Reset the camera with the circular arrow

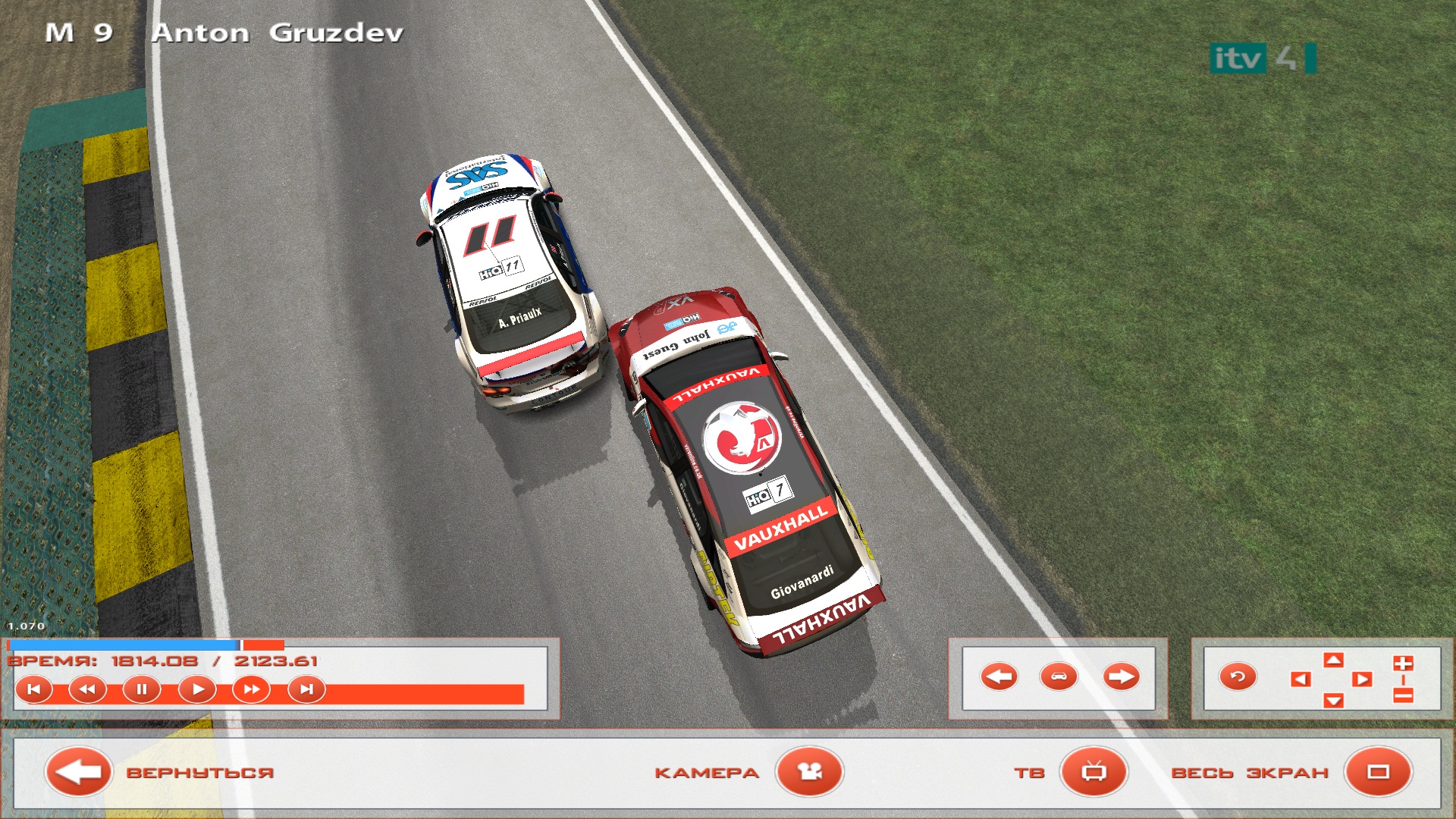click(1238, 676)
